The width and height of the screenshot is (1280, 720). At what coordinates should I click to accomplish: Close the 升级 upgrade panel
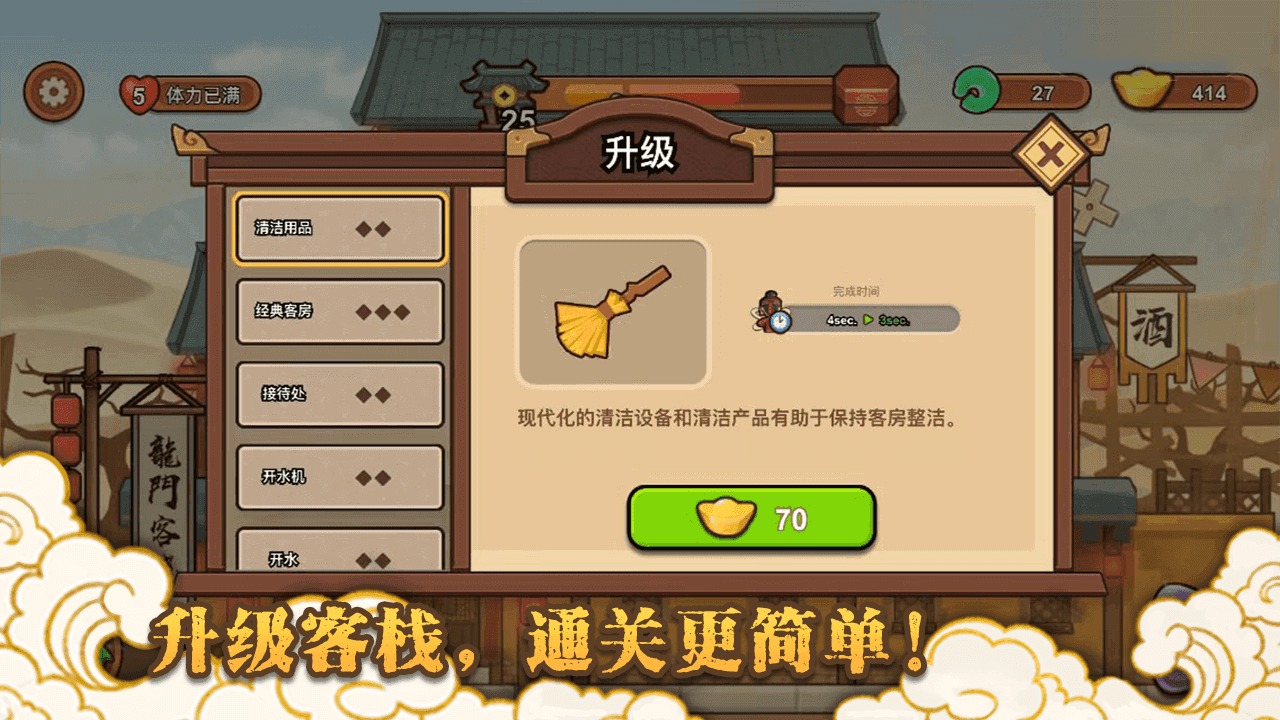point(1048,151)
